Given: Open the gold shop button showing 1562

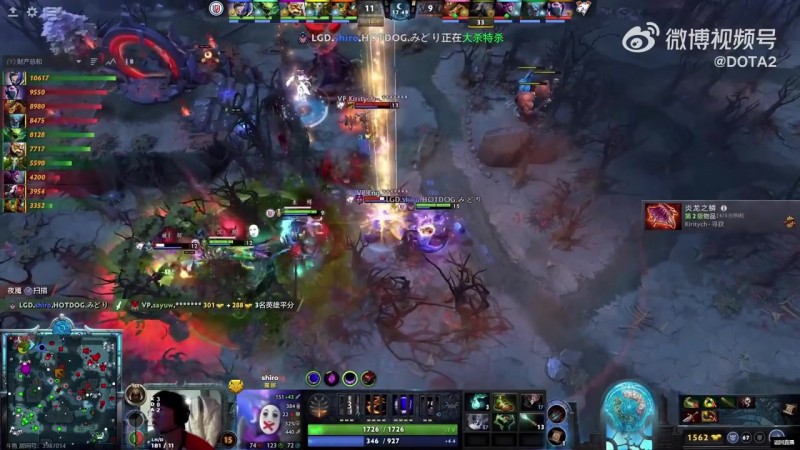Looking at the screenshot, I should click(699, 437).
